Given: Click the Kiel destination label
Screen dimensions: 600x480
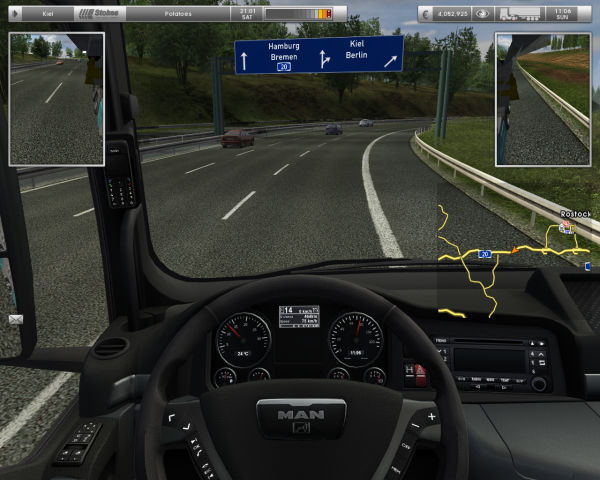Looking at the screenshot, I should 47,14.
